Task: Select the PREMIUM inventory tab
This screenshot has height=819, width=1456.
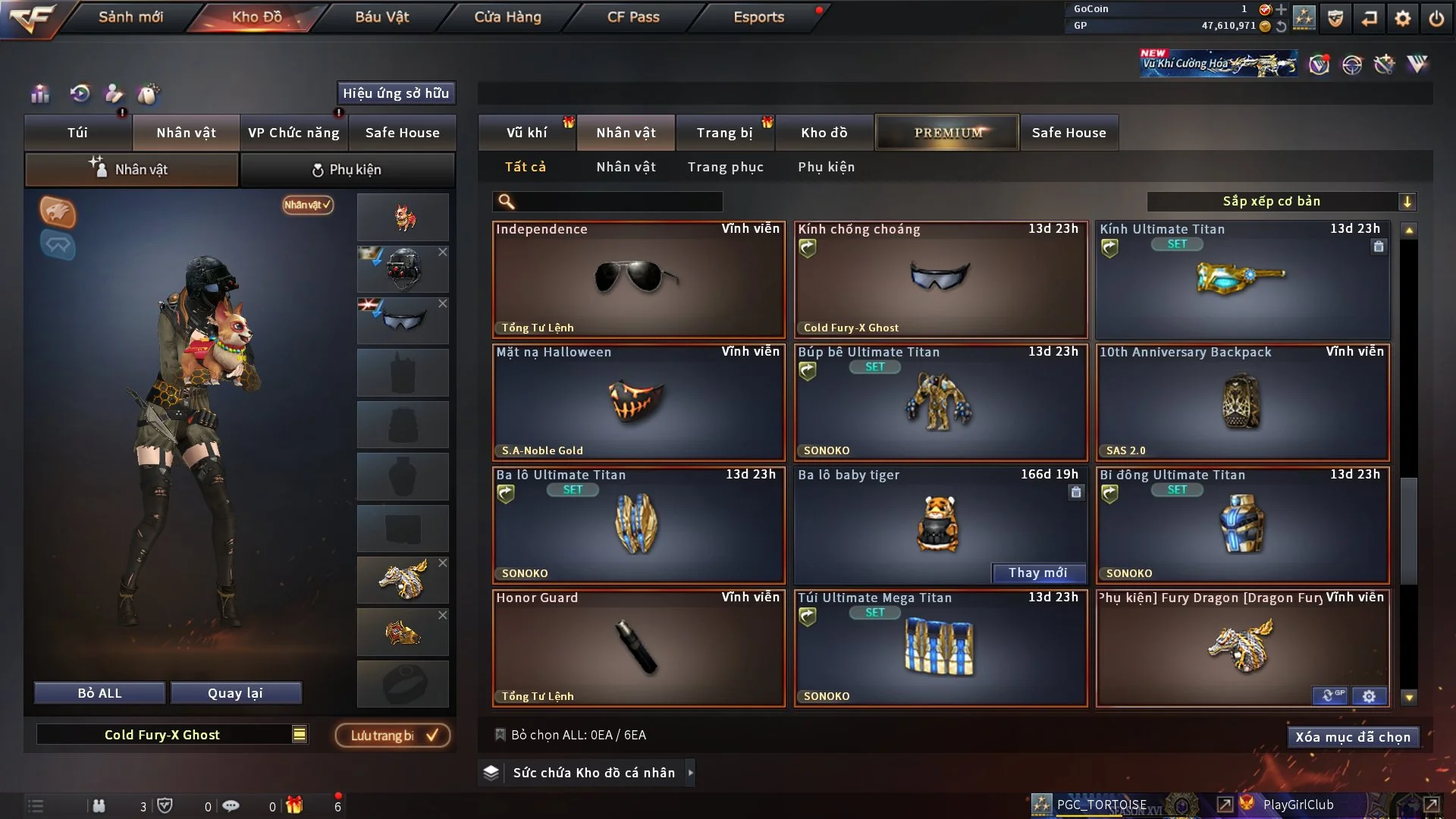Action: (947, 133)
